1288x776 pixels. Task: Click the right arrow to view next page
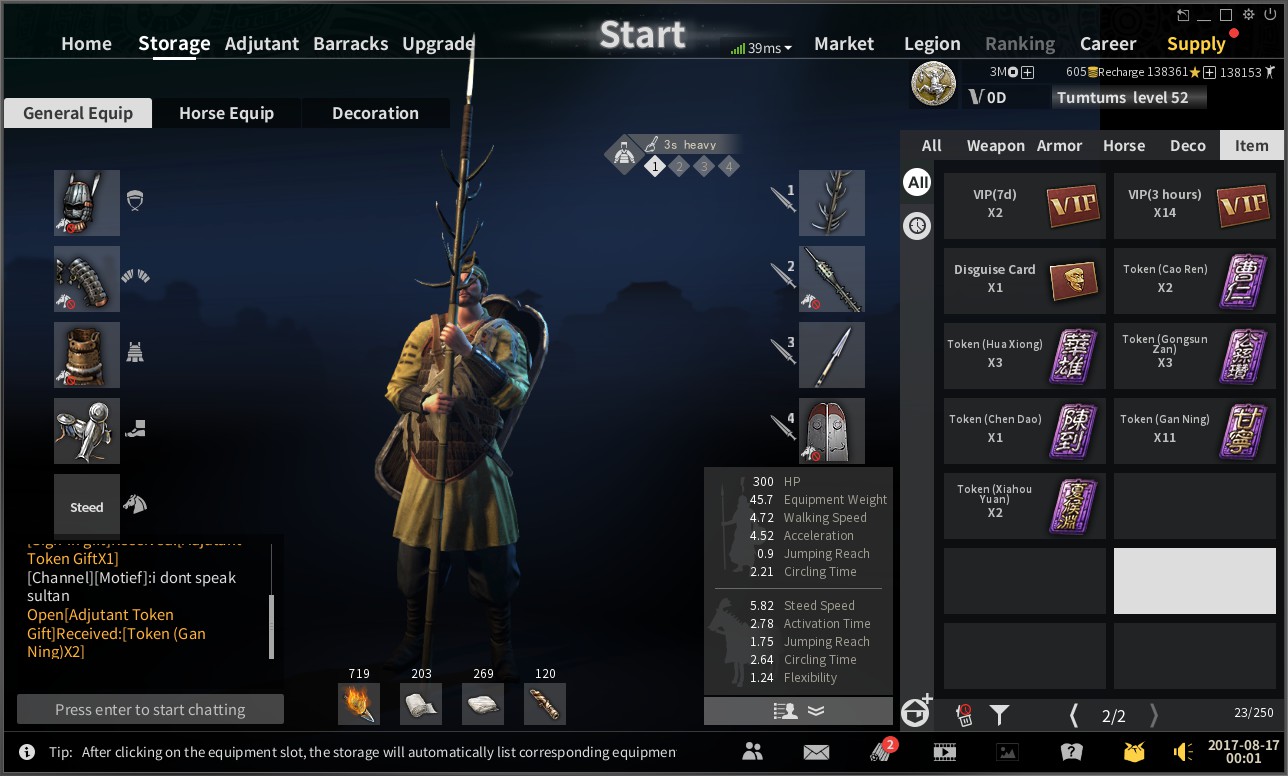(x=1152, y=716)
